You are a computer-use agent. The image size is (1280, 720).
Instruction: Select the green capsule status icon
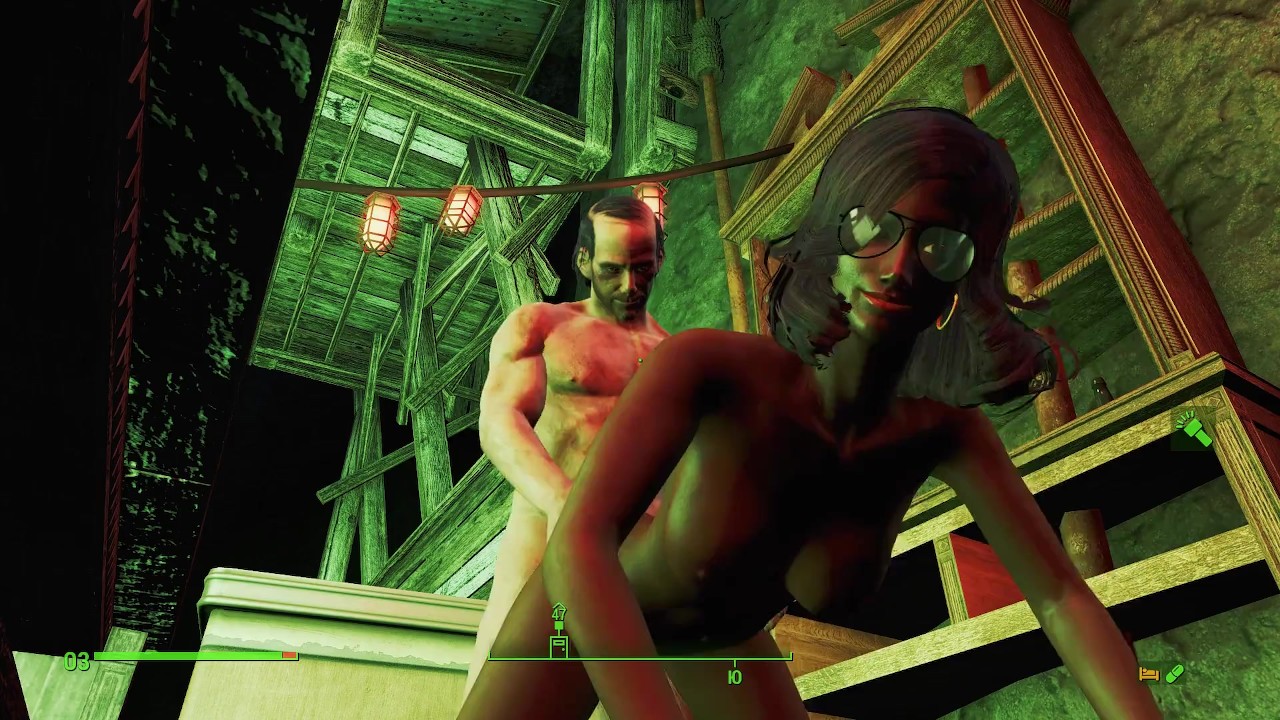pos(1175,675)
